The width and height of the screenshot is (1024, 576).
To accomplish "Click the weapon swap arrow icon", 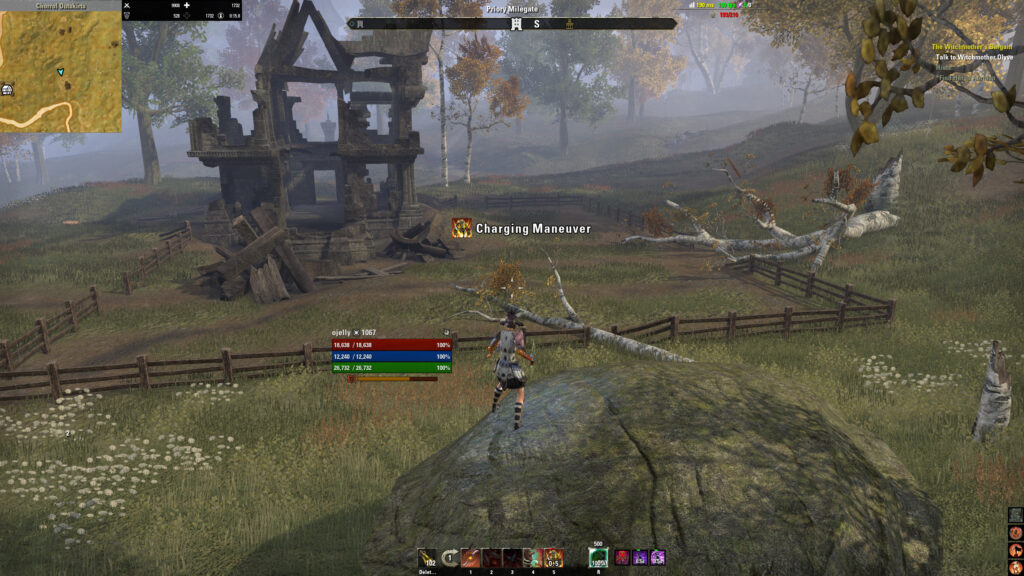I will pos(450,558).
